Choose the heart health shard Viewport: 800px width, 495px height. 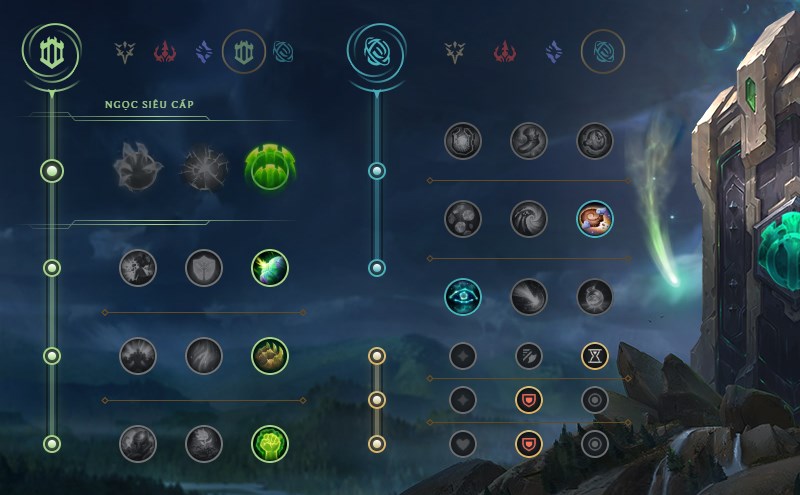(x=463, y=443)
